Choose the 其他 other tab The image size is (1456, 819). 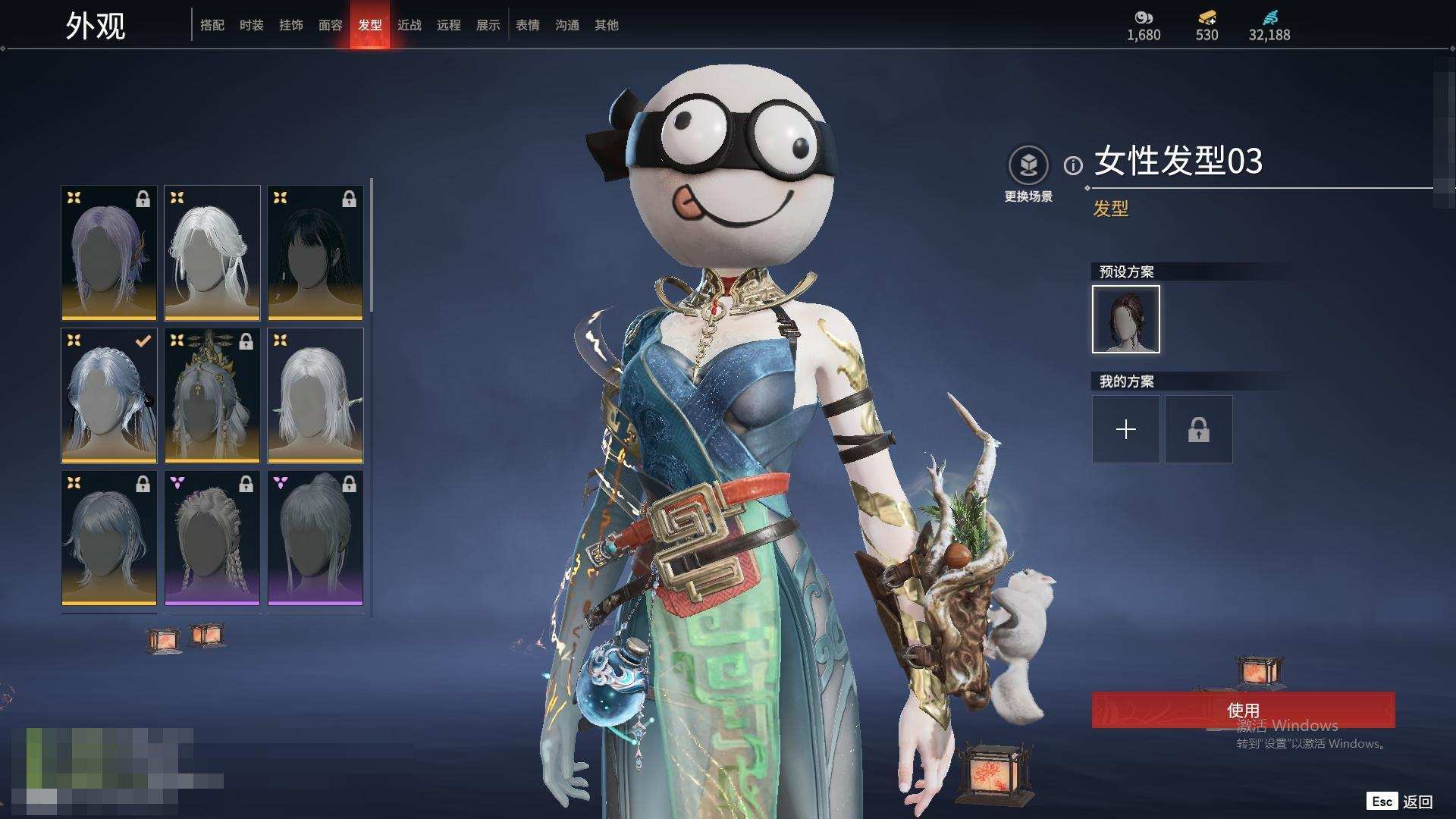607,25
